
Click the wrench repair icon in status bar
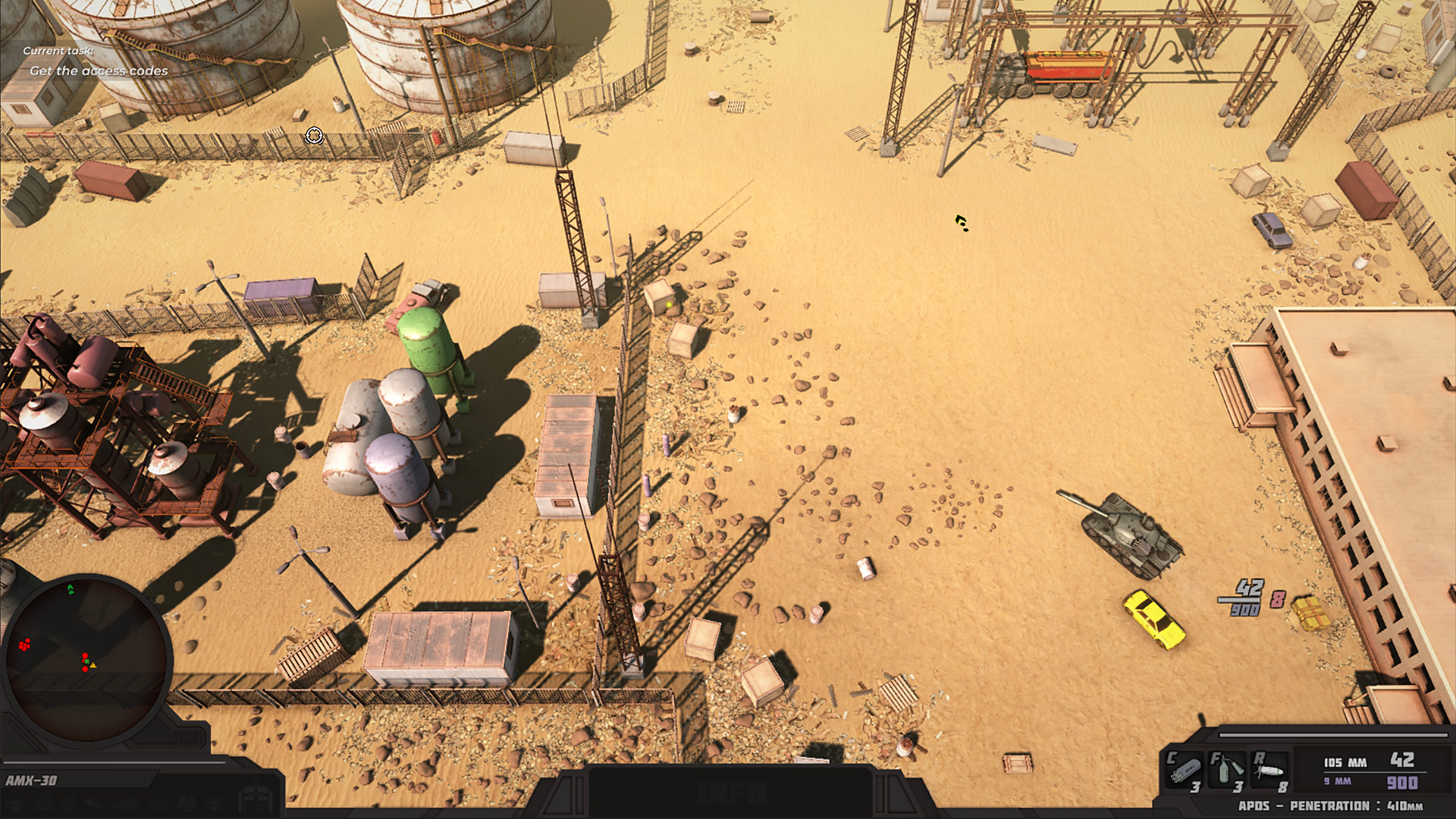(x=95, y=803)
